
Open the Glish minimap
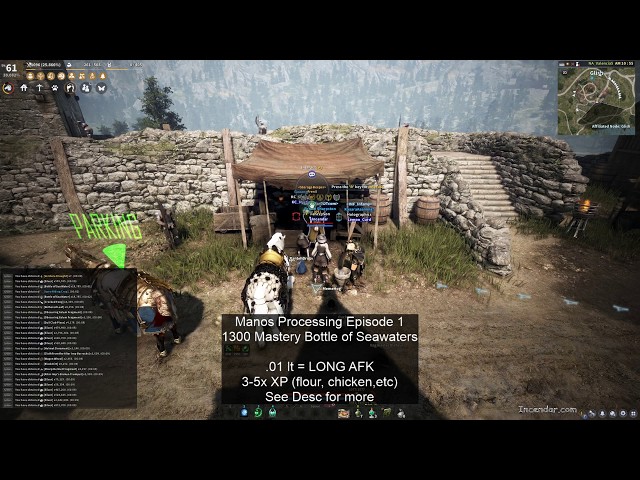(595, 99)
